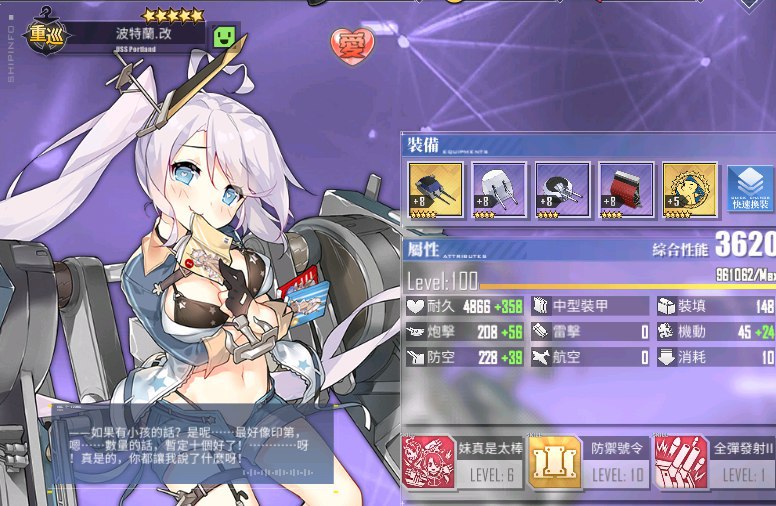The image size is (776, 506).
Task: Select the white twin-barrel turret equipment slot
Action: click(499, 190)
